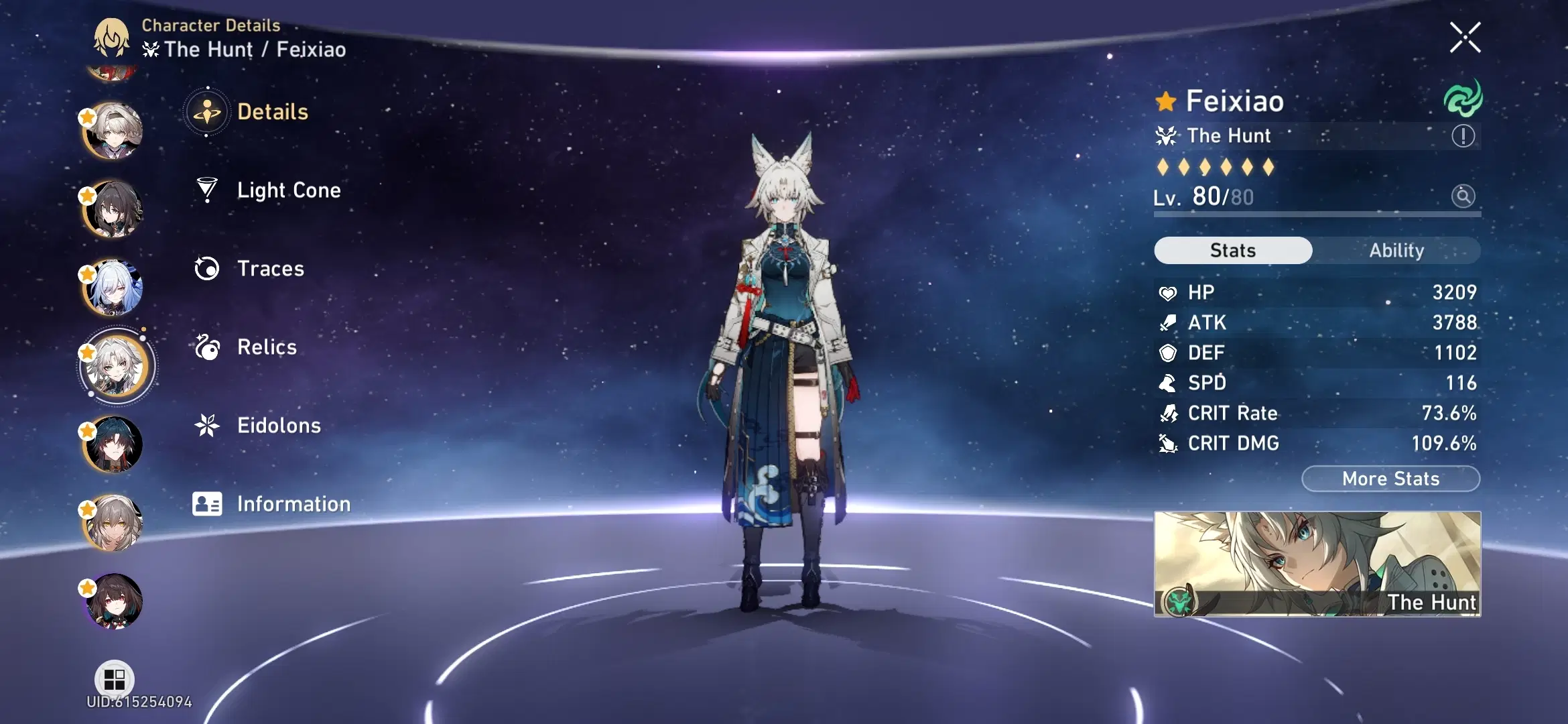Open More Stats

coord(1390,479)
